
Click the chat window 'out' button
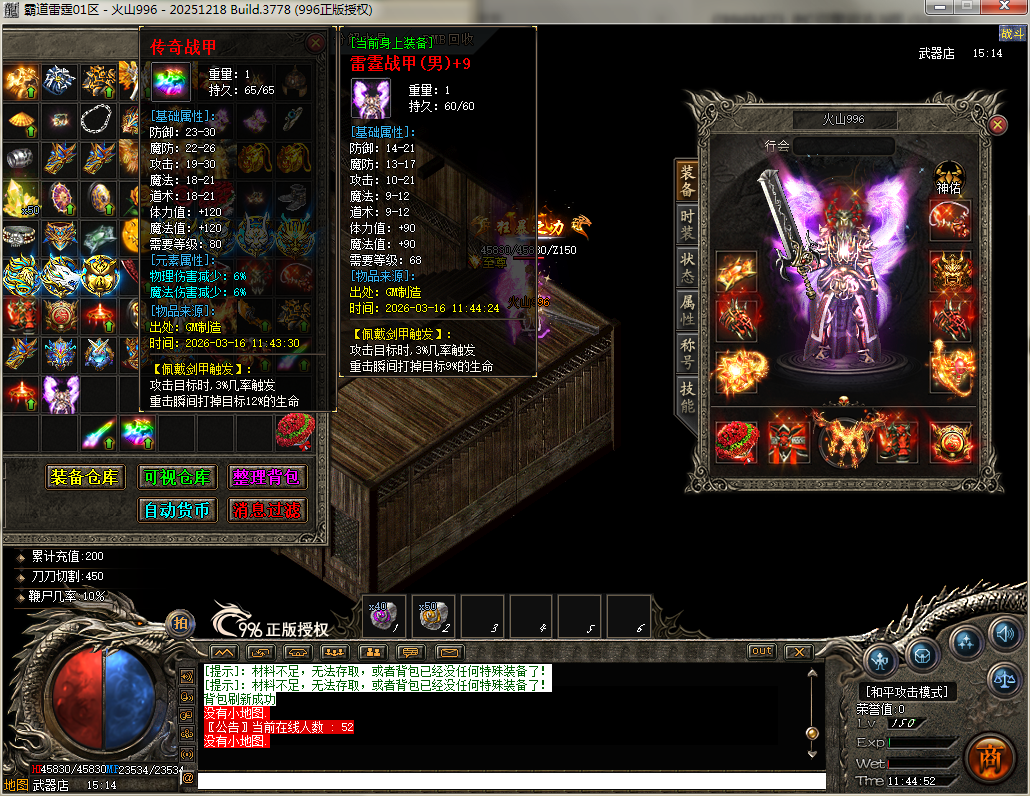point(762,651)
